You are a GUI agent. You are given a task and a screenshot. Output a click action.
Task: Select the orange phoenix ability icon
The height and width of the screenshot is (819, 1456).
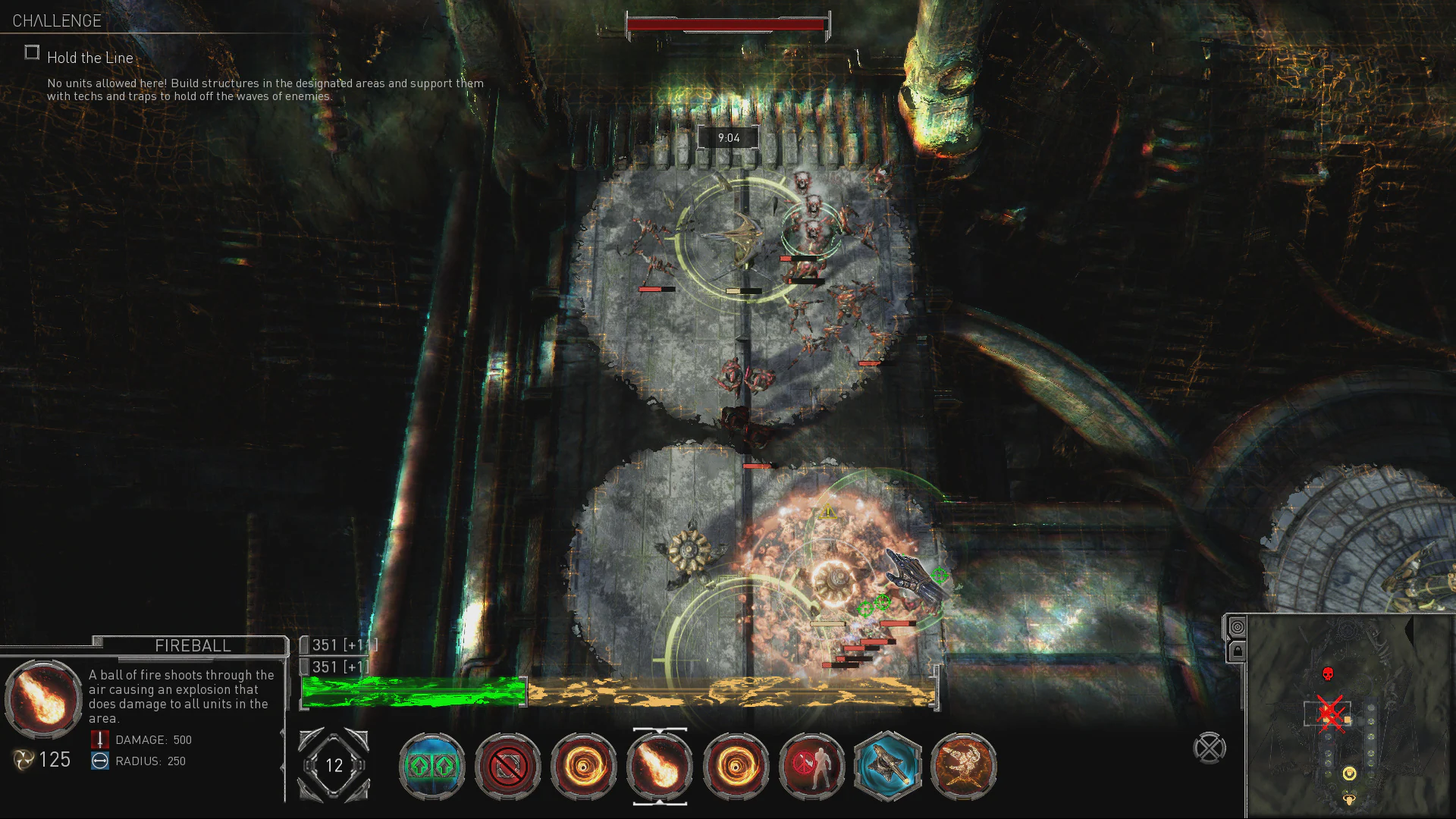click(963, 767)
